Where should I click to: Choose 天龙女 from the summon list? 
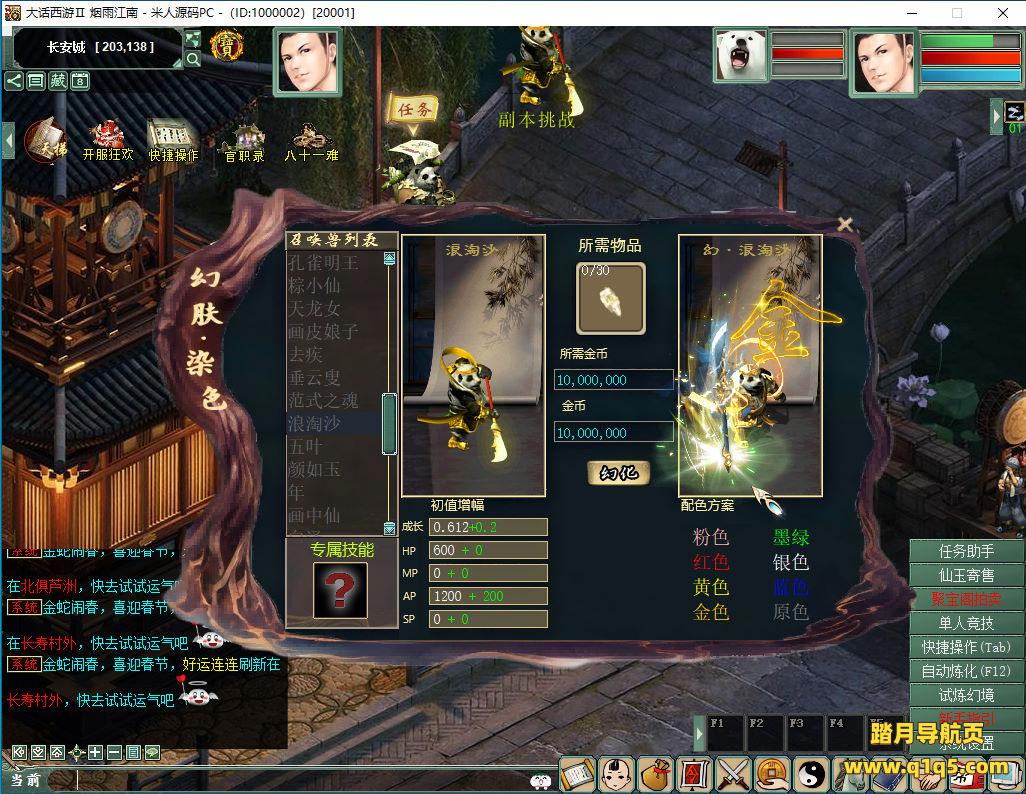coord(314,308)
